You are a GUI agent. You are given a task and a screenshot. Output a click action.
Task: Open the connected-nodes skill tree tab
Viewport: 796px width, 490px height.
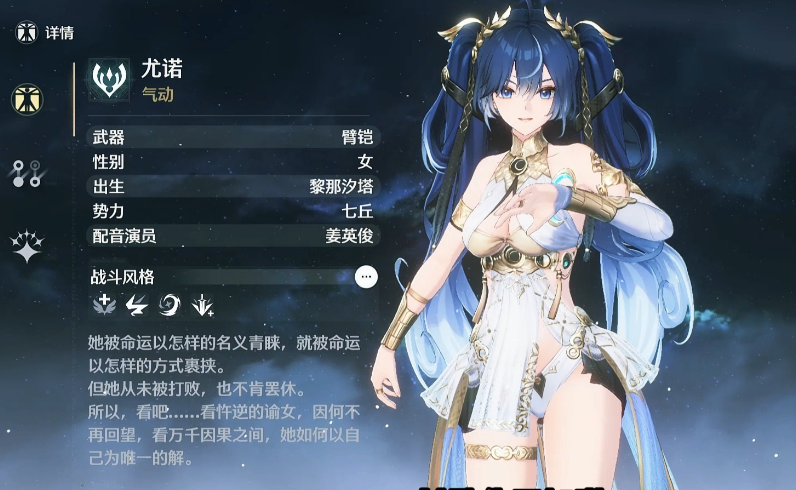coord(27,173)
